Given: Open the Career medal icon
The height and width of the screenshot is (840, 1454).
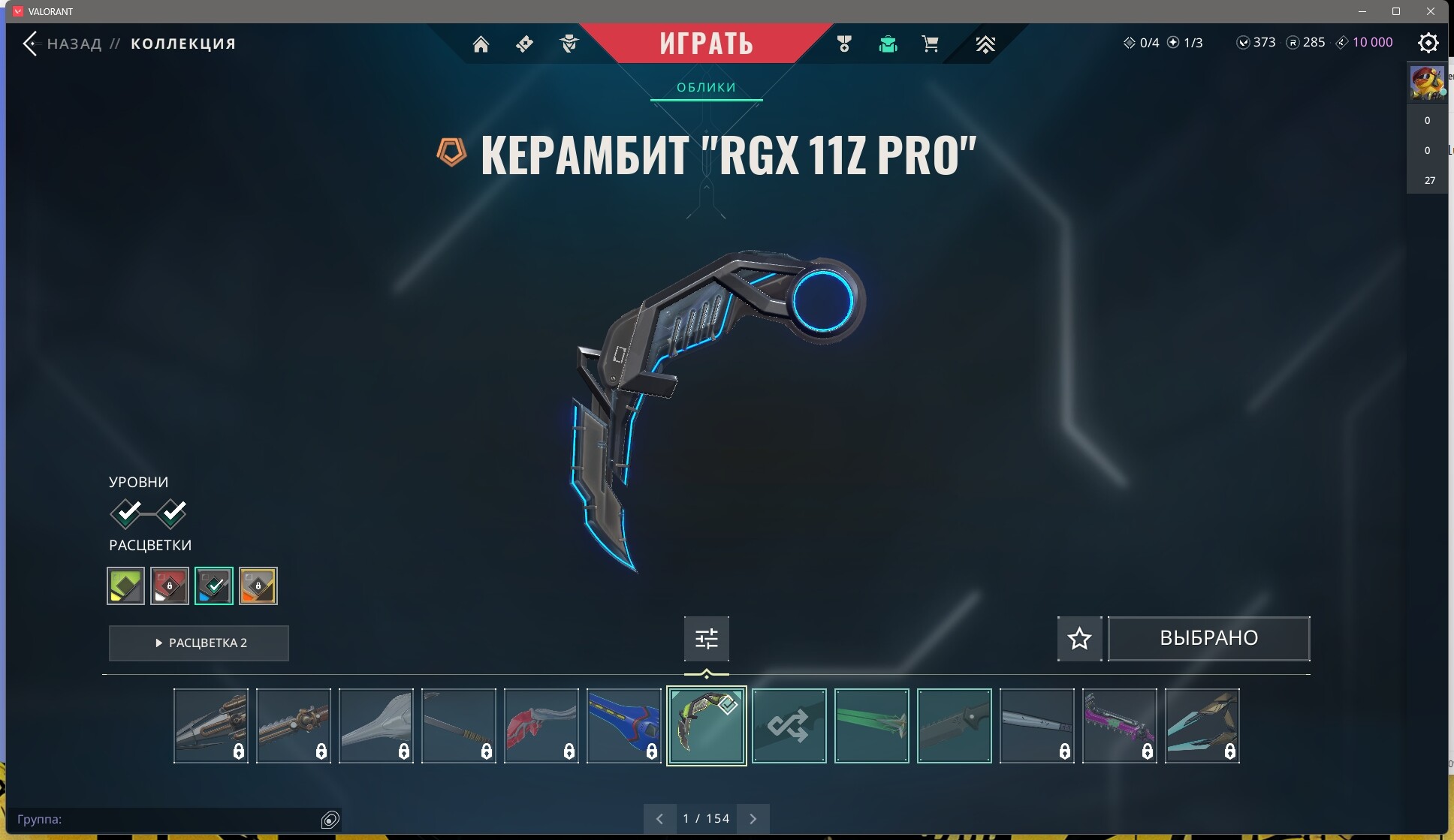Looking at the screenshot, I should point(844,44).
